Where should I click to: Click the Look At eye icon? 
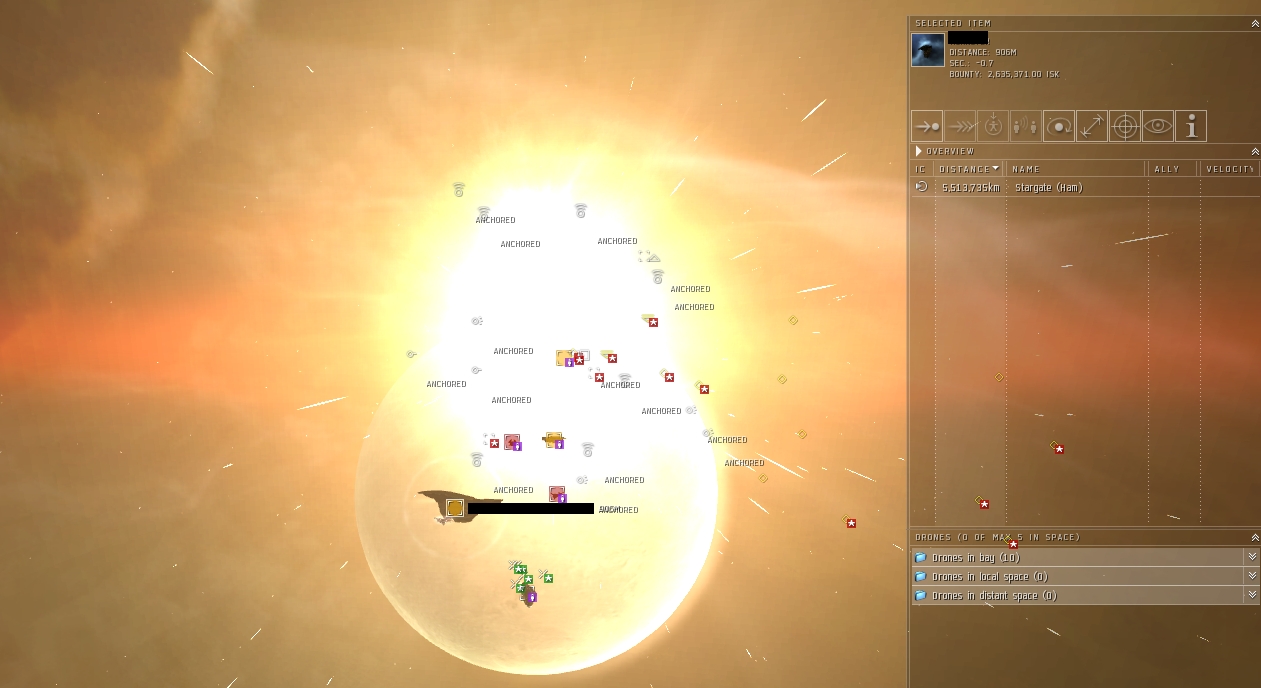(x=1158, y=126)
